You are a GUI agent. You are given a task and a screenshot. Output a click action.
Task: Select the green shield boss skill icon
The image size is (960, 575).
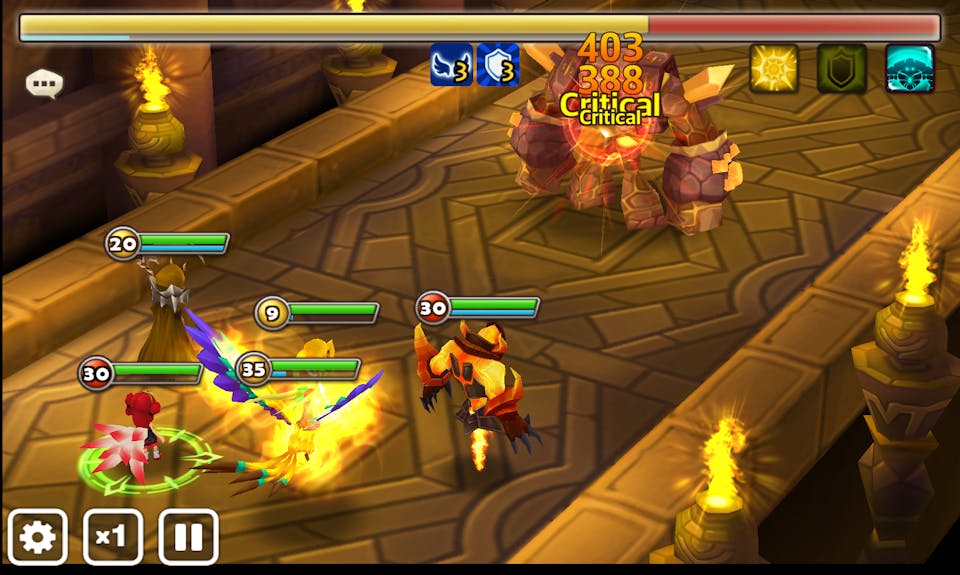click(x=842, y=69)
